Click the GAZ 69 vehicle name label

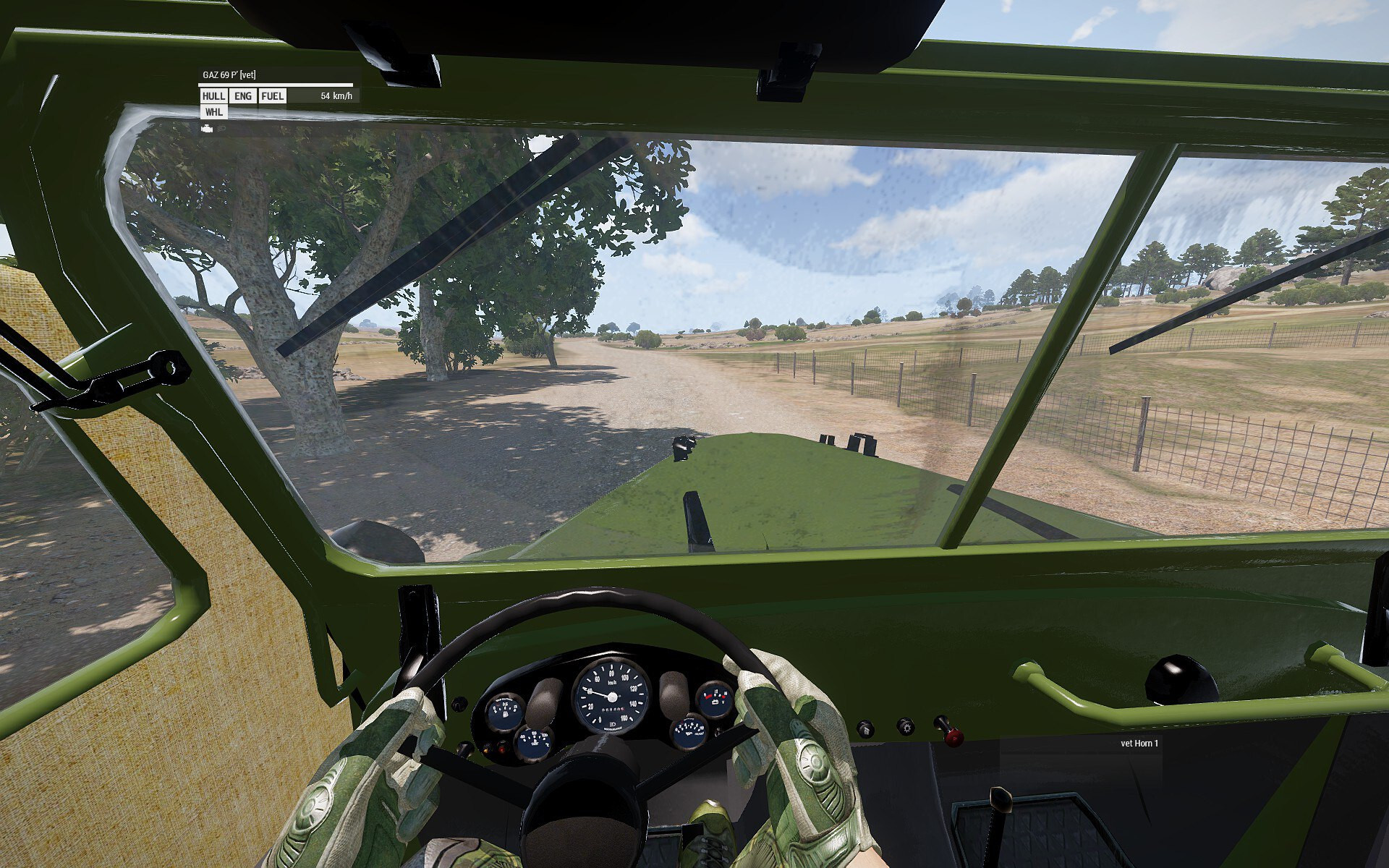229,75
